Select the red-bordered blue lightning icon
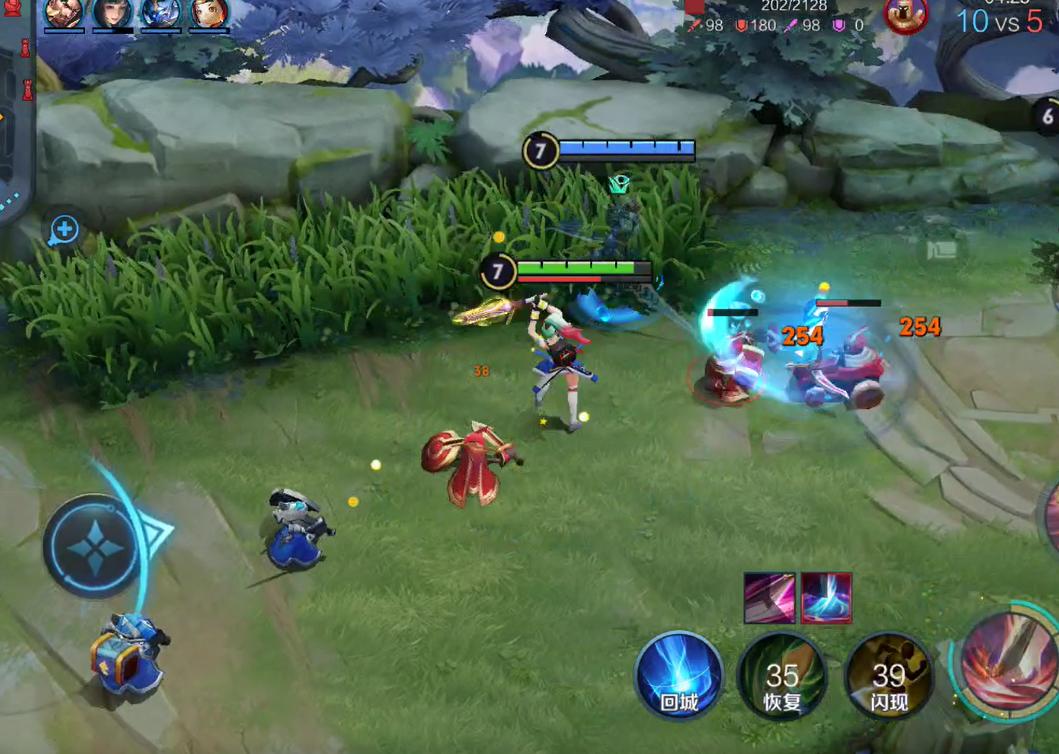The height and width of the screenshot is (754, 1059). coord(826,598)
